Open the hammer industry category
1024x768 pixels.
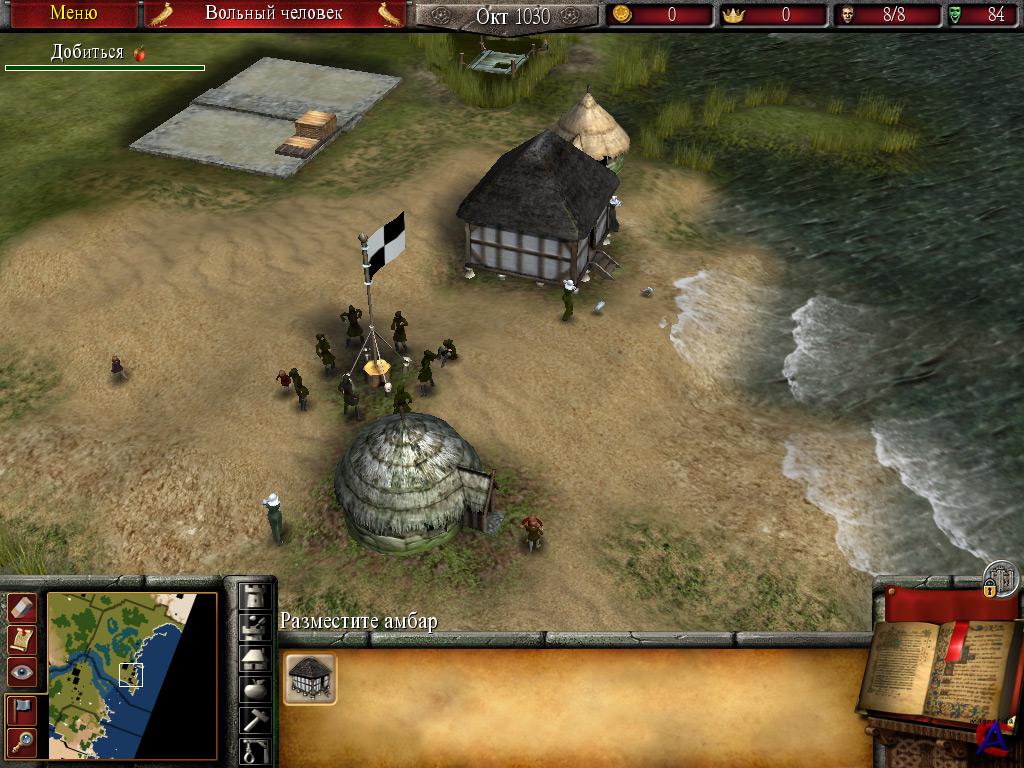[255, 720]
